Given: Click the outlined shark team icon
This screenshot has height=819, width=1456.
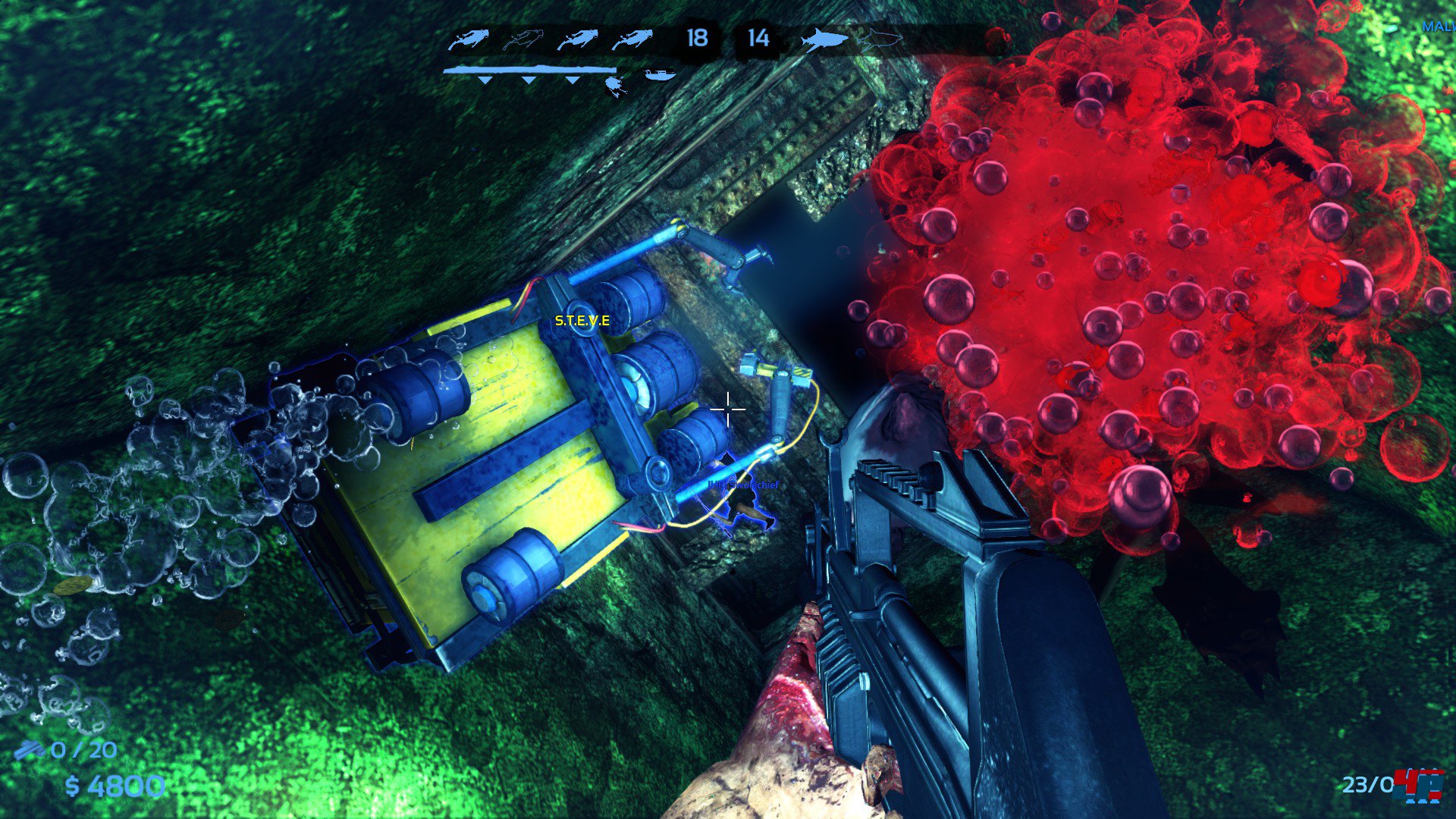Looking at the screenshot, I should point(880,37).
